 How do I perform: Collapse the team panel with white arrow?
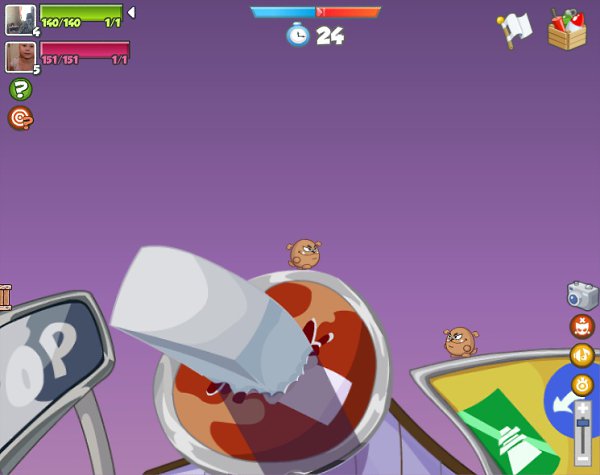[131, 12]
